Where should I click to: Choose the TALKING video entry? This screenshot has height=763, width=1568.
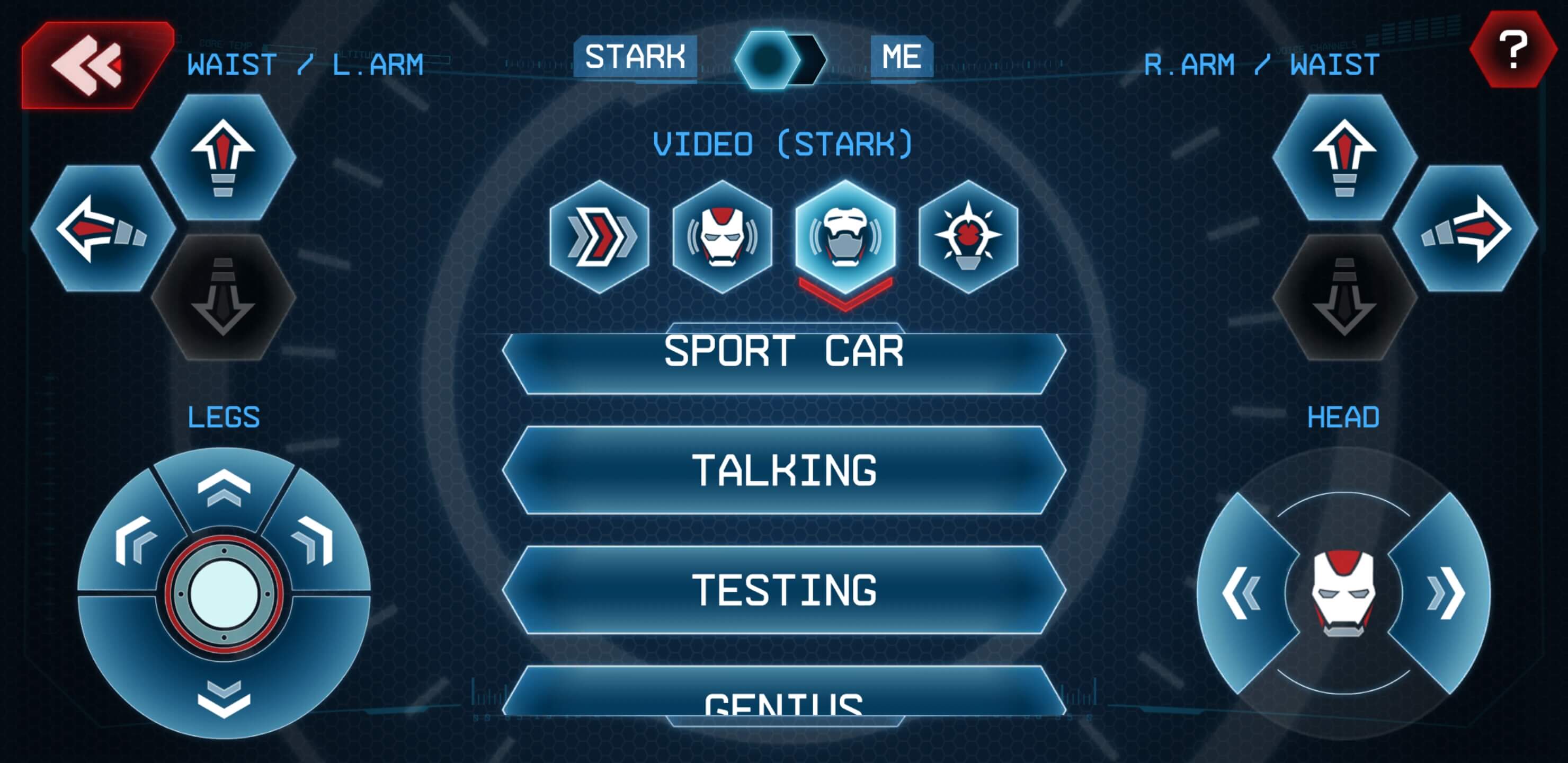point(784,470)
